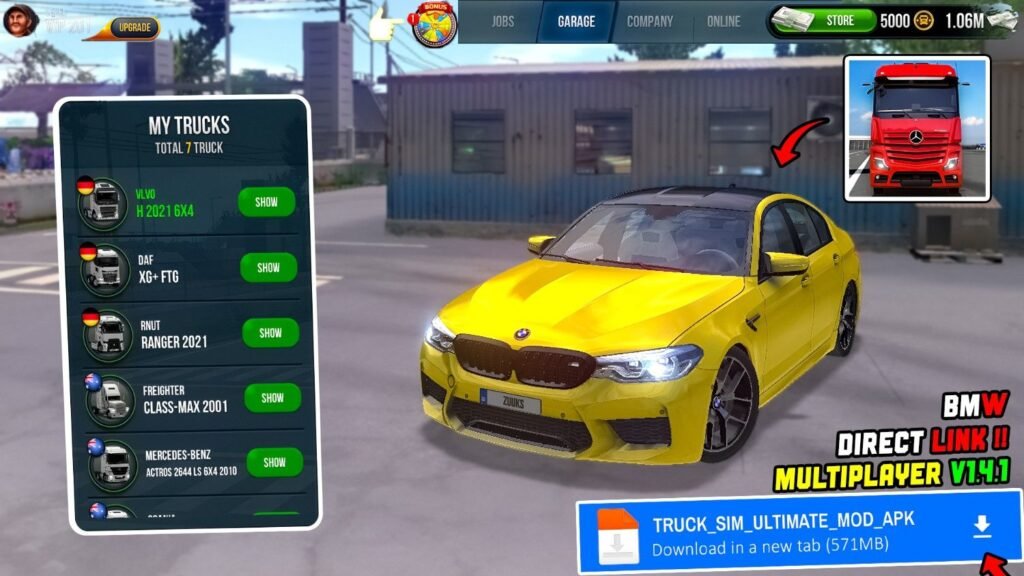Viewport: 1024px width, 576px height.
Task: Open the Jobs tab
Action: click(x=502, y=21)
